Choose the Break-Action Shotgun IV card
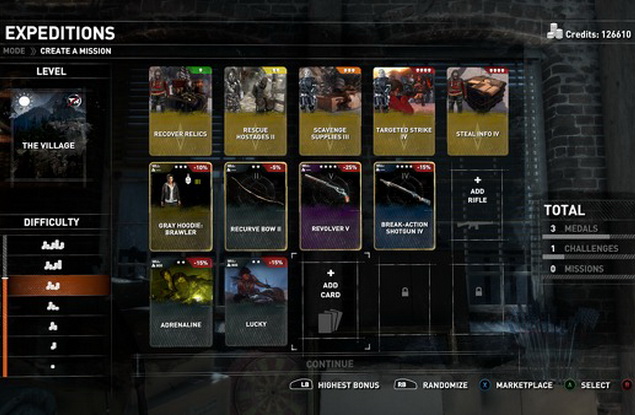This screenshot has width=635, height=415. [404, 205]
